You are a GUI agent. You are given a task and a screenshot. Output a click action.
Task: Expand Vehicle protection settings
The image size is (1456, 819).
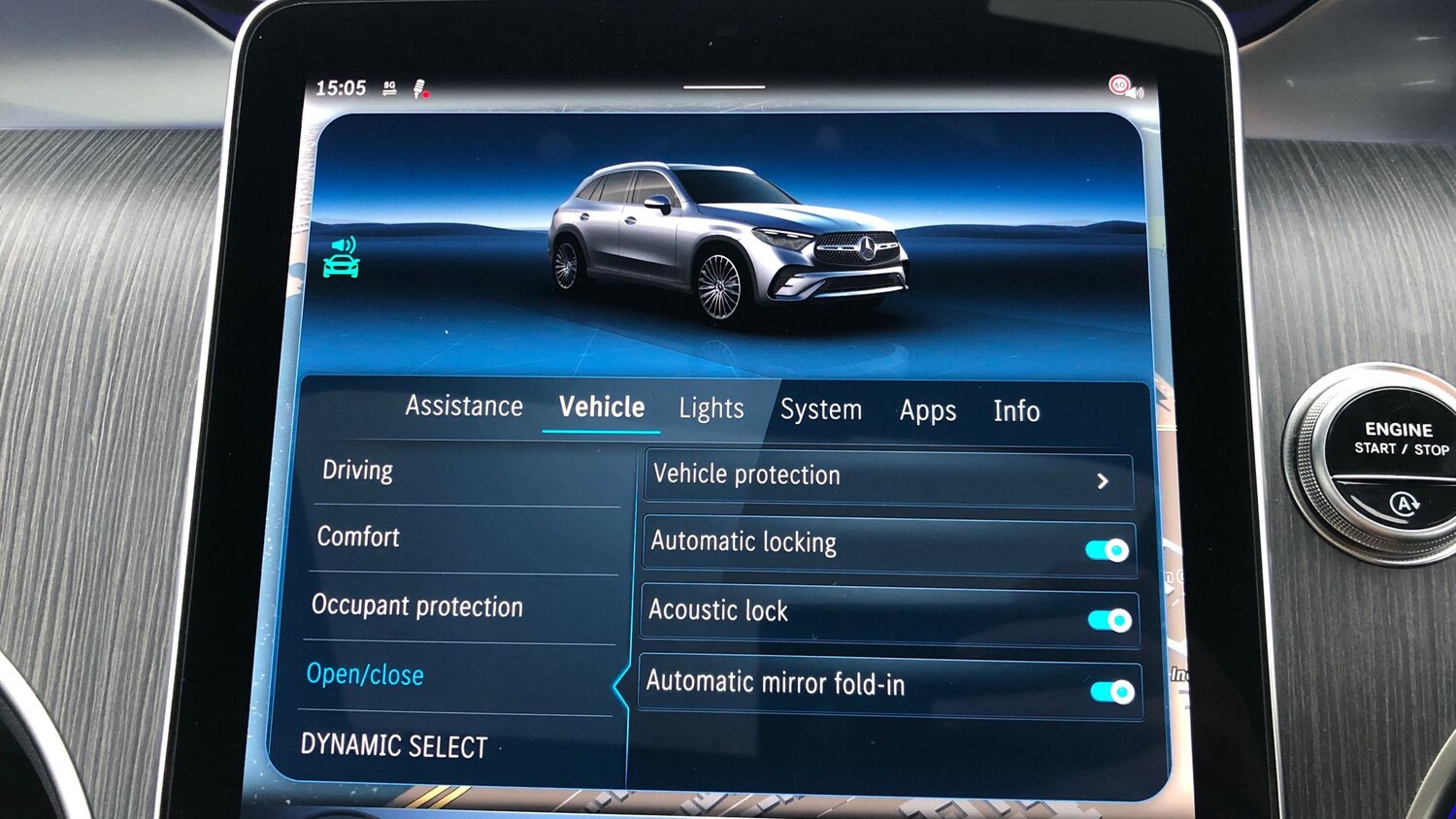pos(1103,479)
